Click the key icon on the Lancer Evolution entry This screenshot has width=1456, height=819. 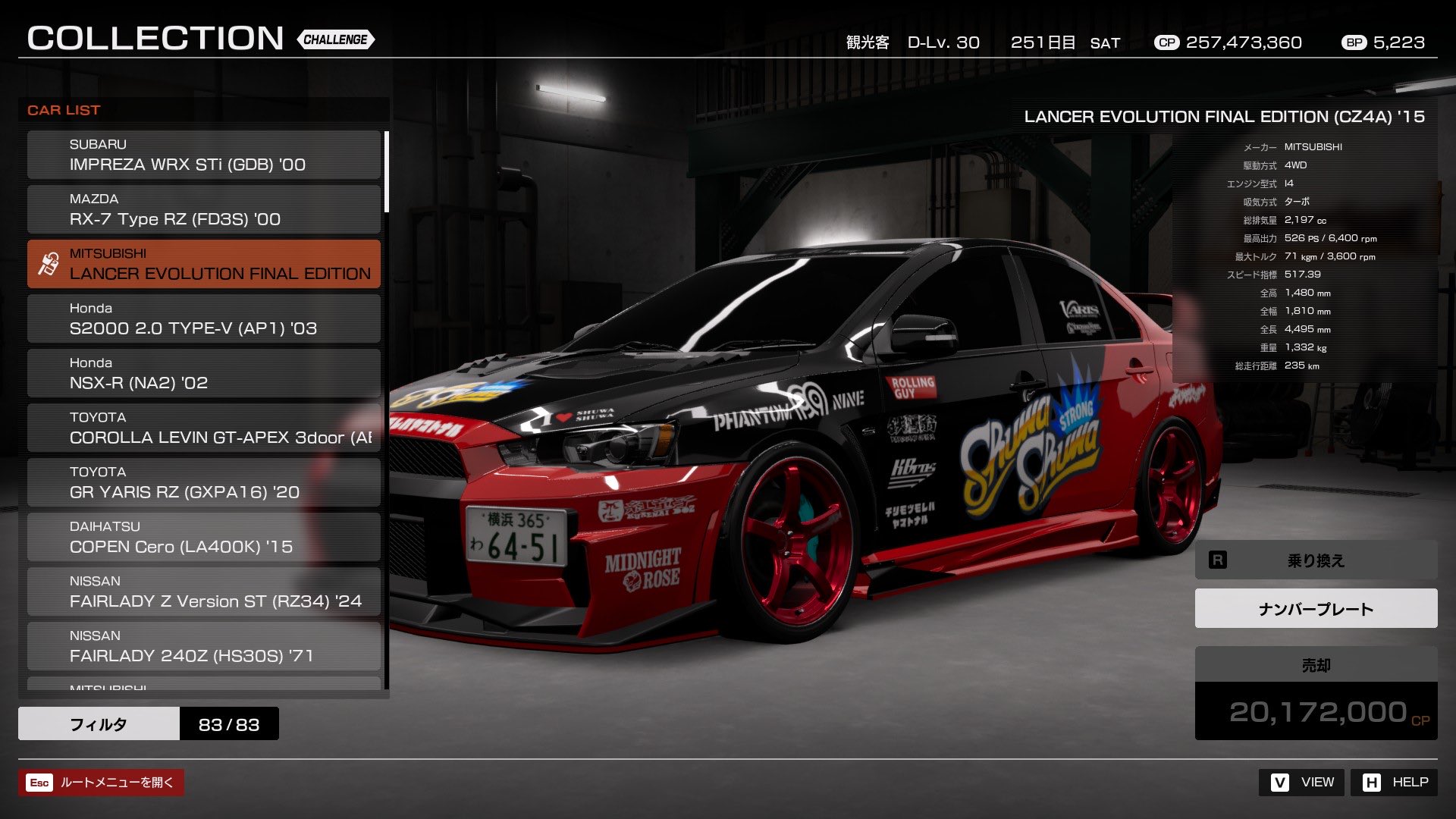click(48, 263)
